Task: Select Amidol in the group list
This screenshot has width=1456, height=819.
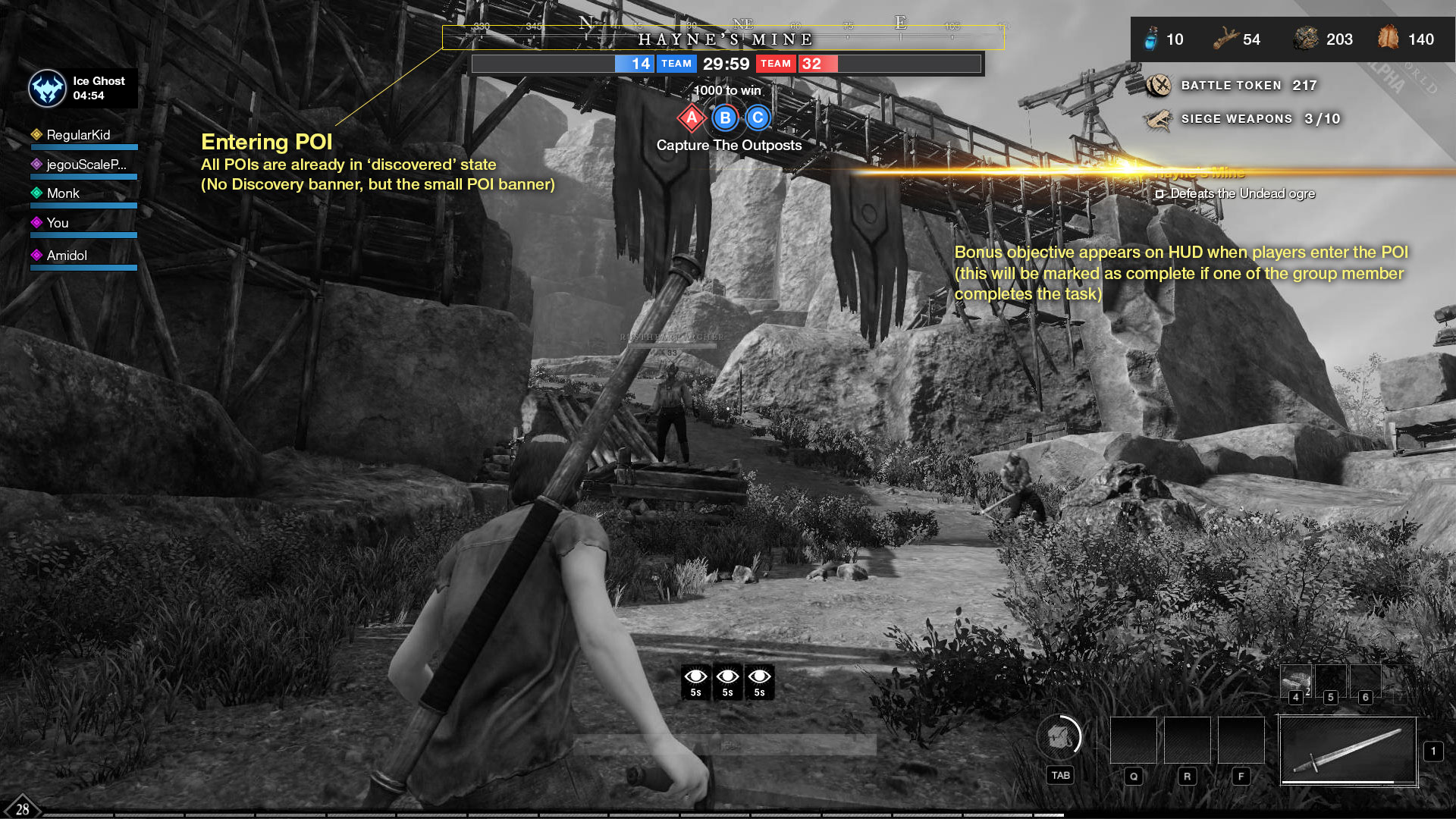Action: click(x=67, y=256)
